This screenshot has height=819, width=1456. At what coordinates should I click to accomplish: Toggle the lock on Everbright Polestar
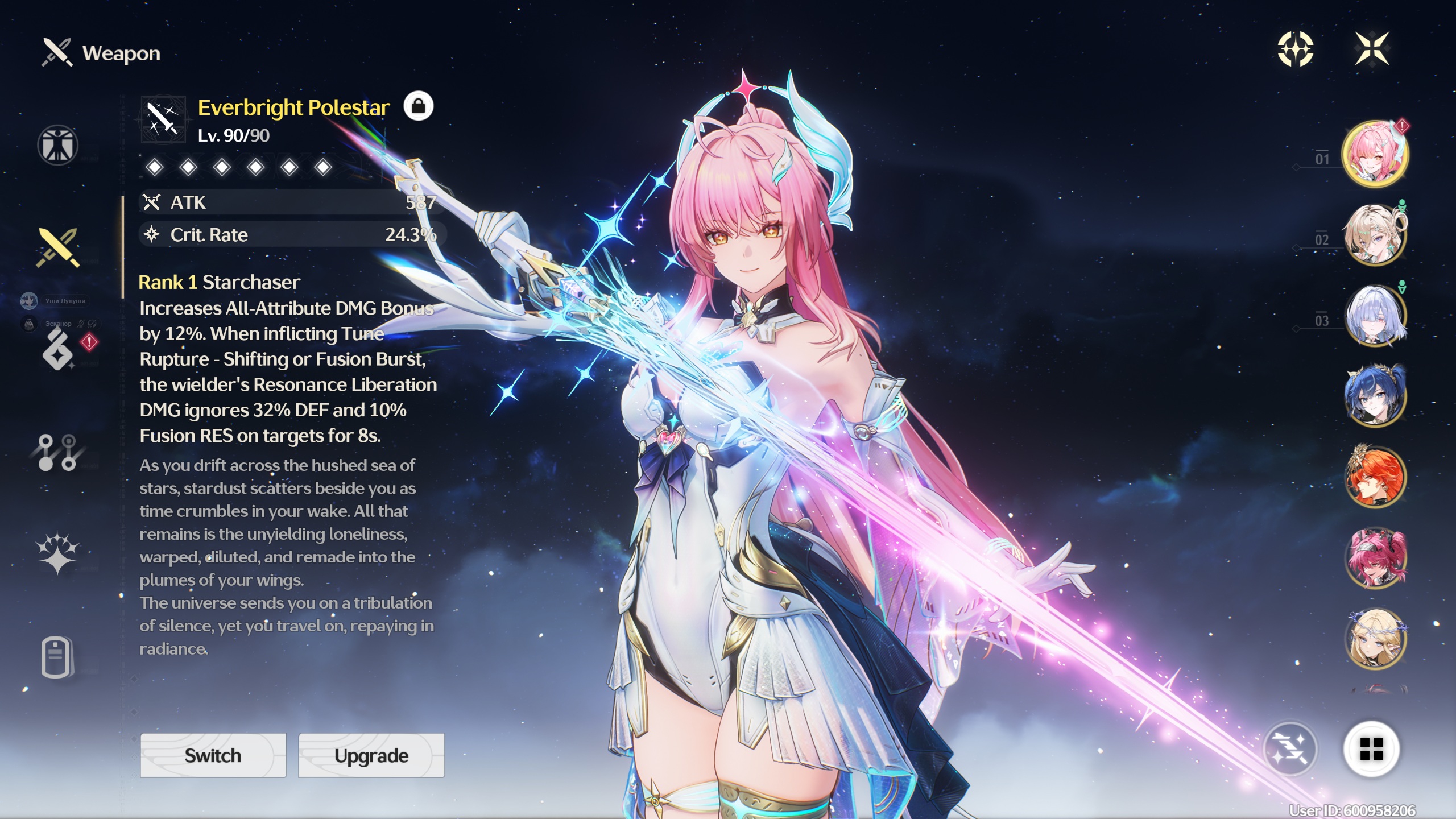[x=418, y=106]
